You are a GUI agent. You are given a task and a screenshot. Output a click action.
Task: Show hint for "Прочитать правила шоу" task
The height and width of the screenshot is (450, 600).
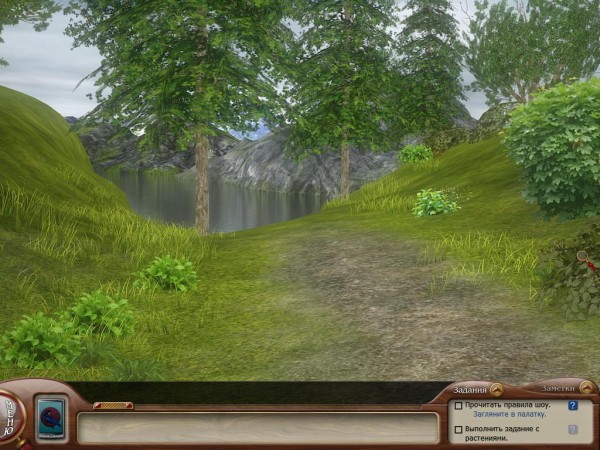pyautogui.click(x=573, y=405)
